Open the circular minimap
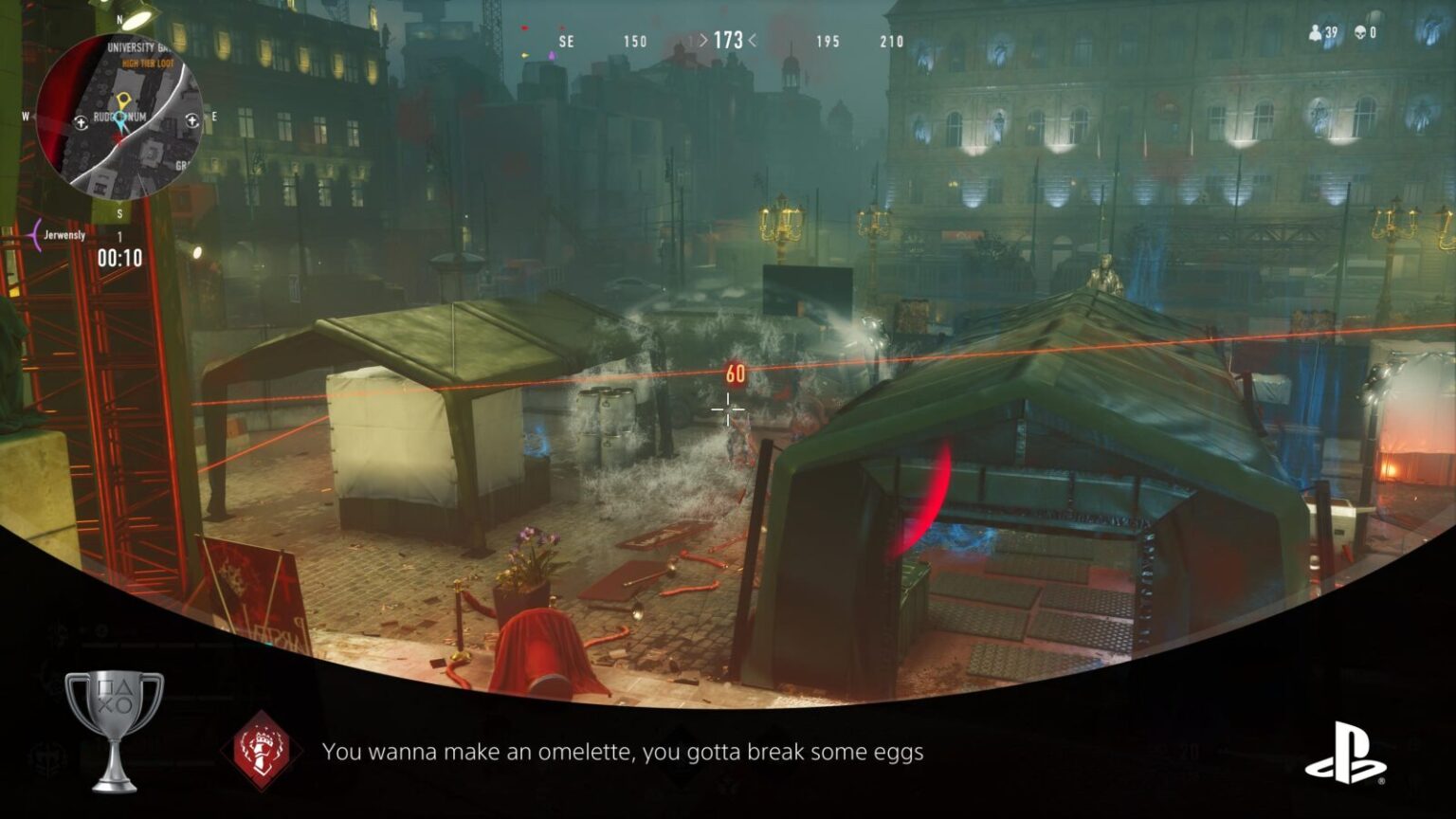 (119, 116)
